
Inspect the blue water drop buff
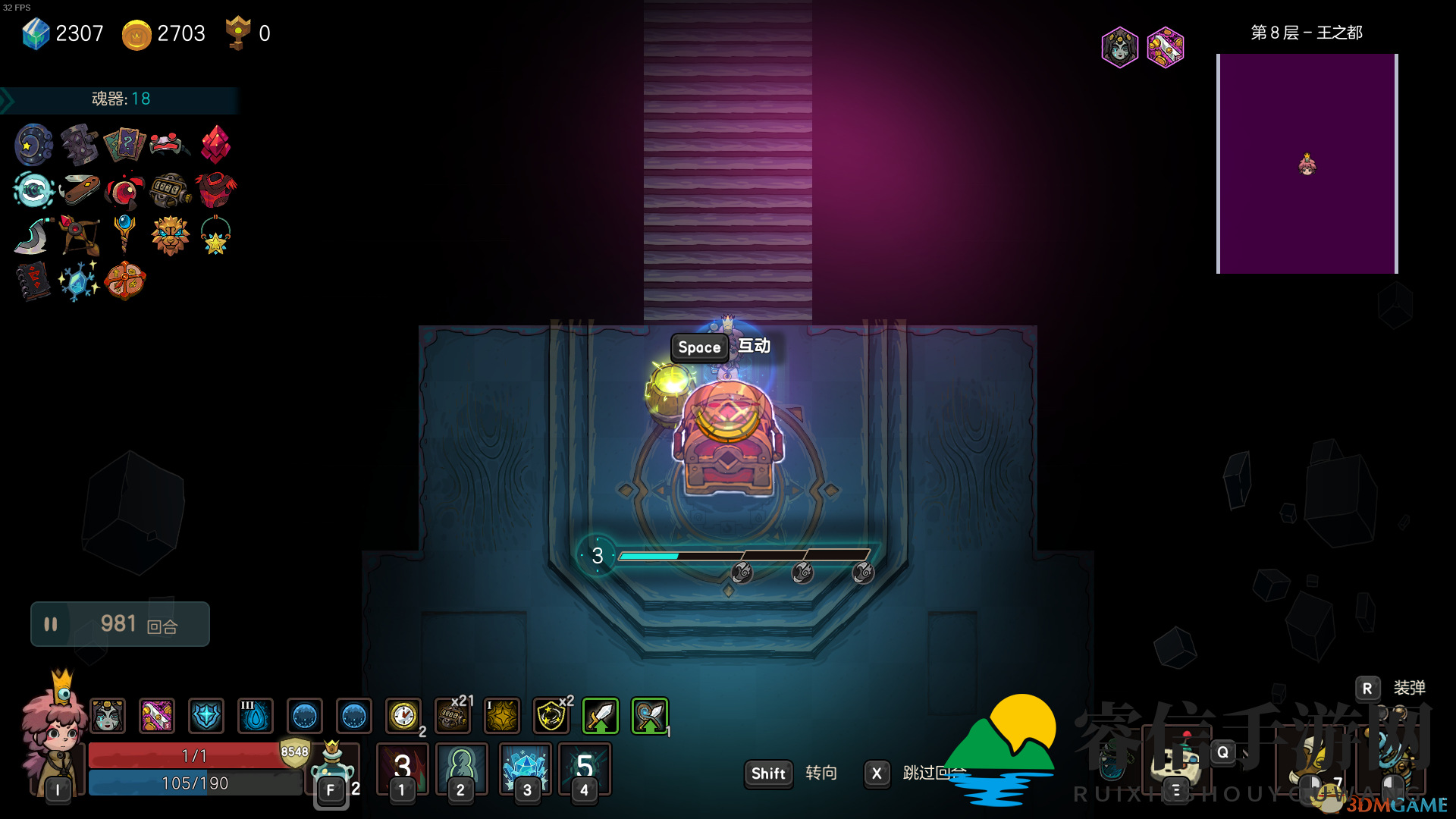click(256, 716)
